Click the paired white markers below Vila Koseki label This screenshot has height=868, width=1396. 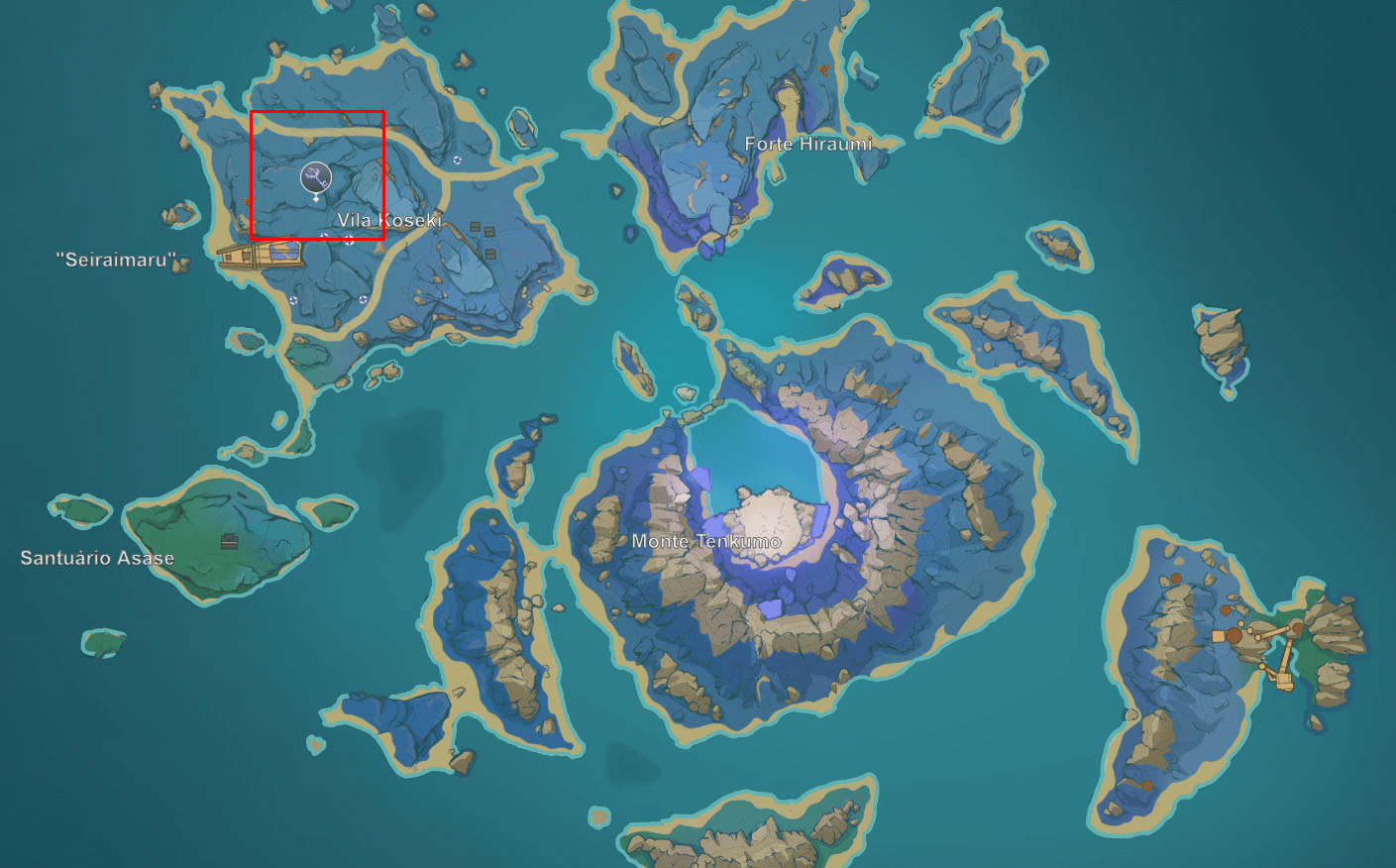[x=337, y=238]
